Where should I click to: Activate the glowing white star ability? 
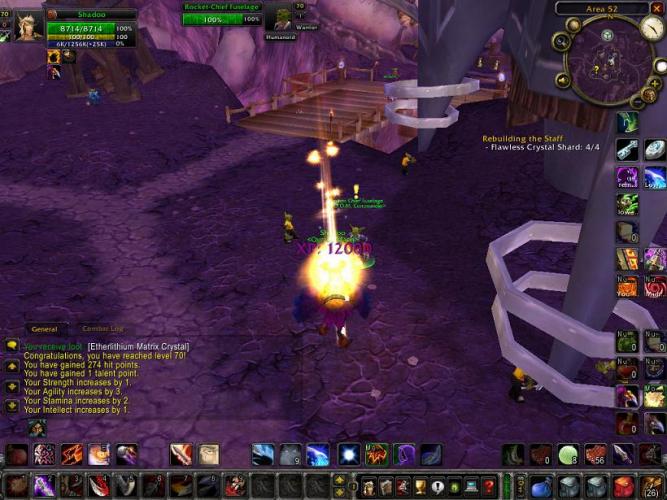(348, 455)
